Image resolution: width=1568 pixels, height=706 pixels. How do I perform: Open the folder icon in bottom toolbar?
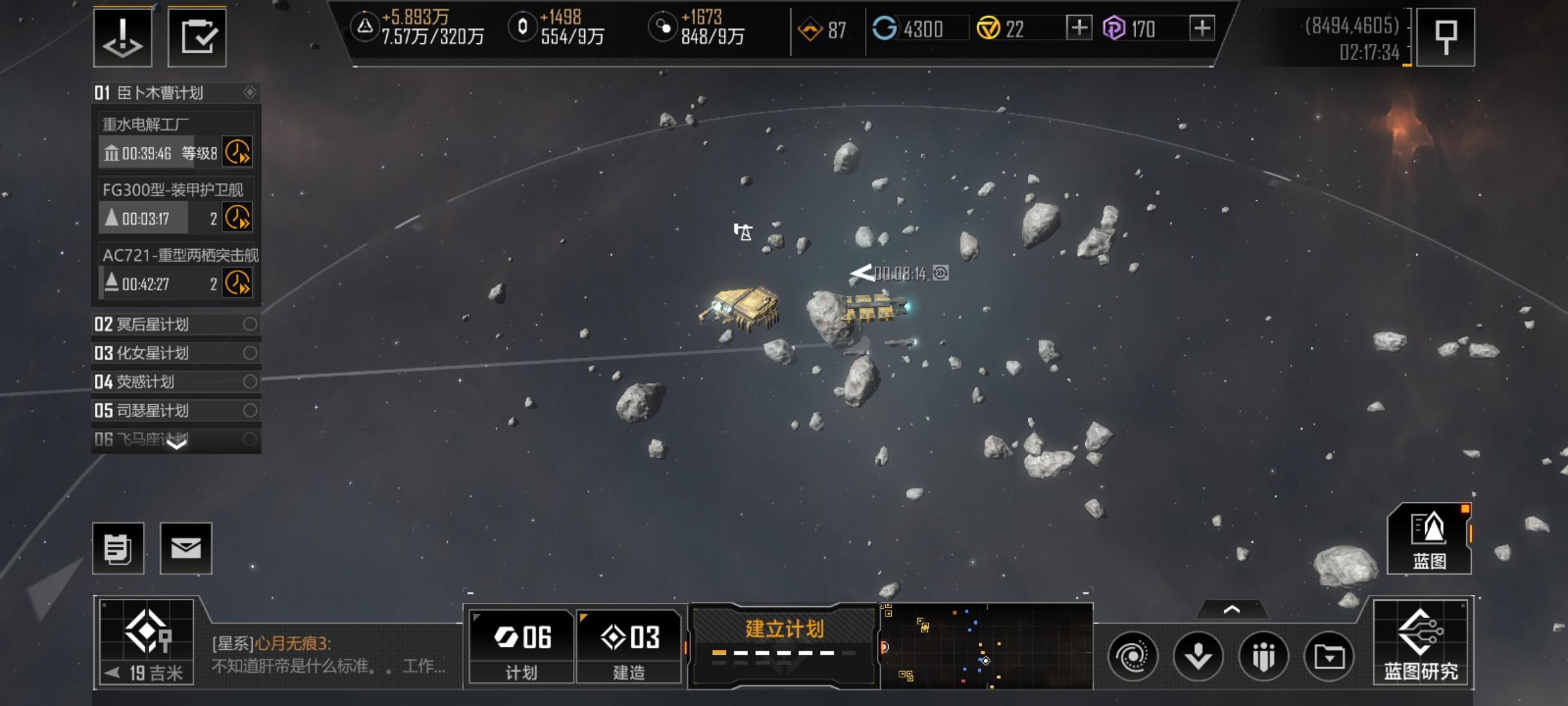(1329, 656)
